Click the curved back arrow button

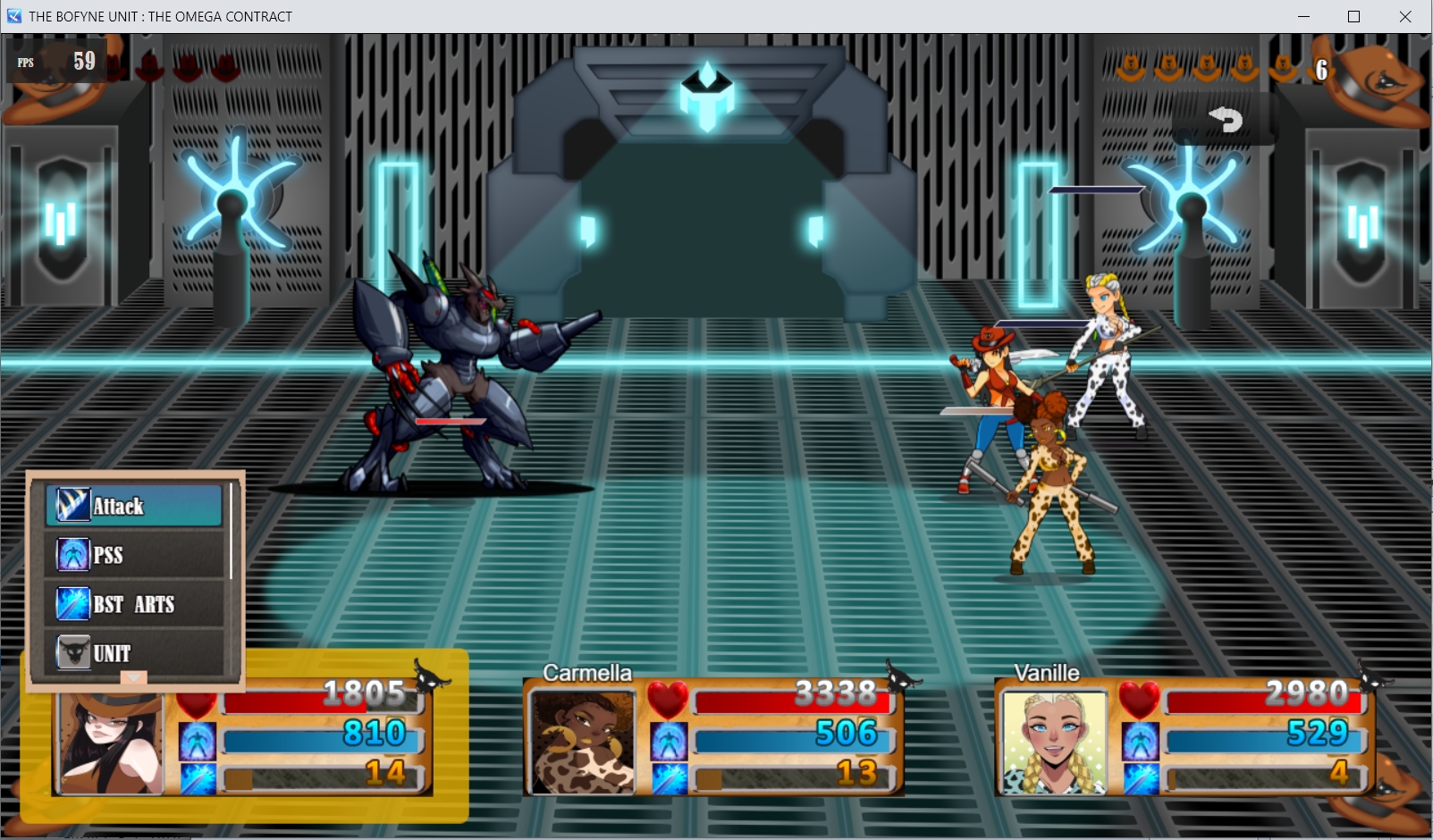(x=1226, y=119)
